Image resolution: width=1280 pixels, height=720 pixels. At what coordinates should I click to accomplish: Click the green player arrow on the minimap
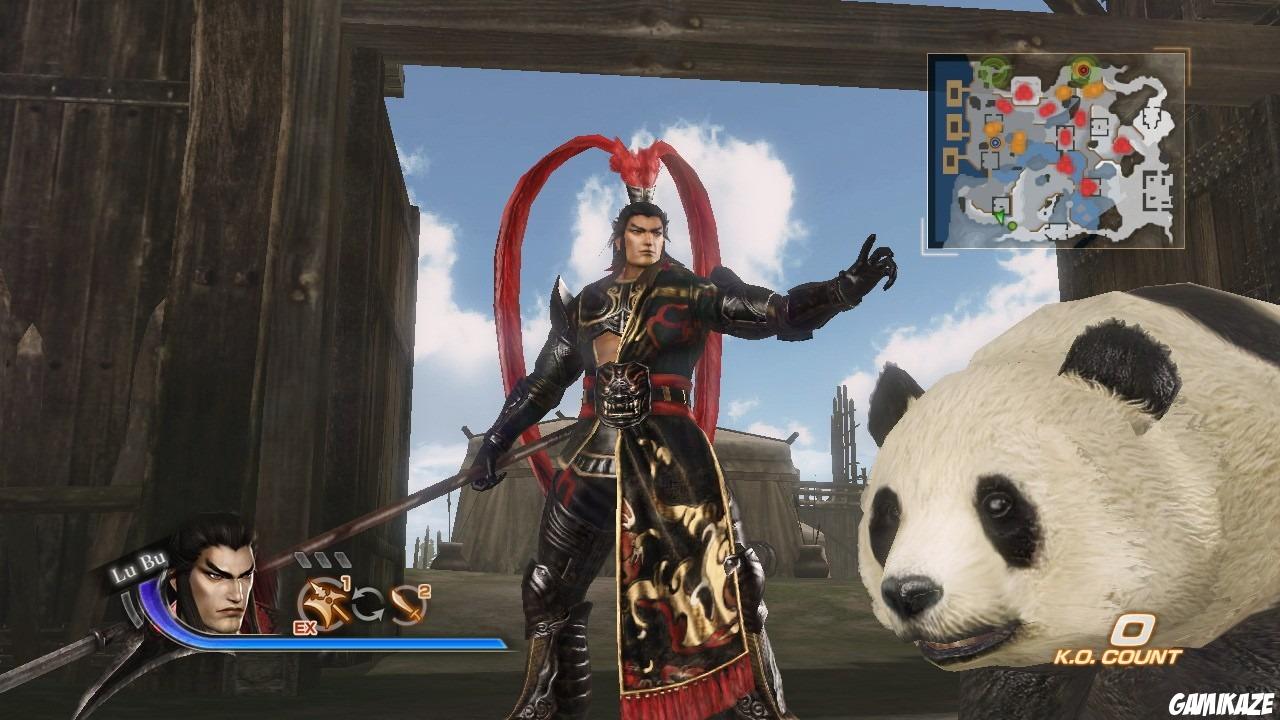coord(1000,217)
